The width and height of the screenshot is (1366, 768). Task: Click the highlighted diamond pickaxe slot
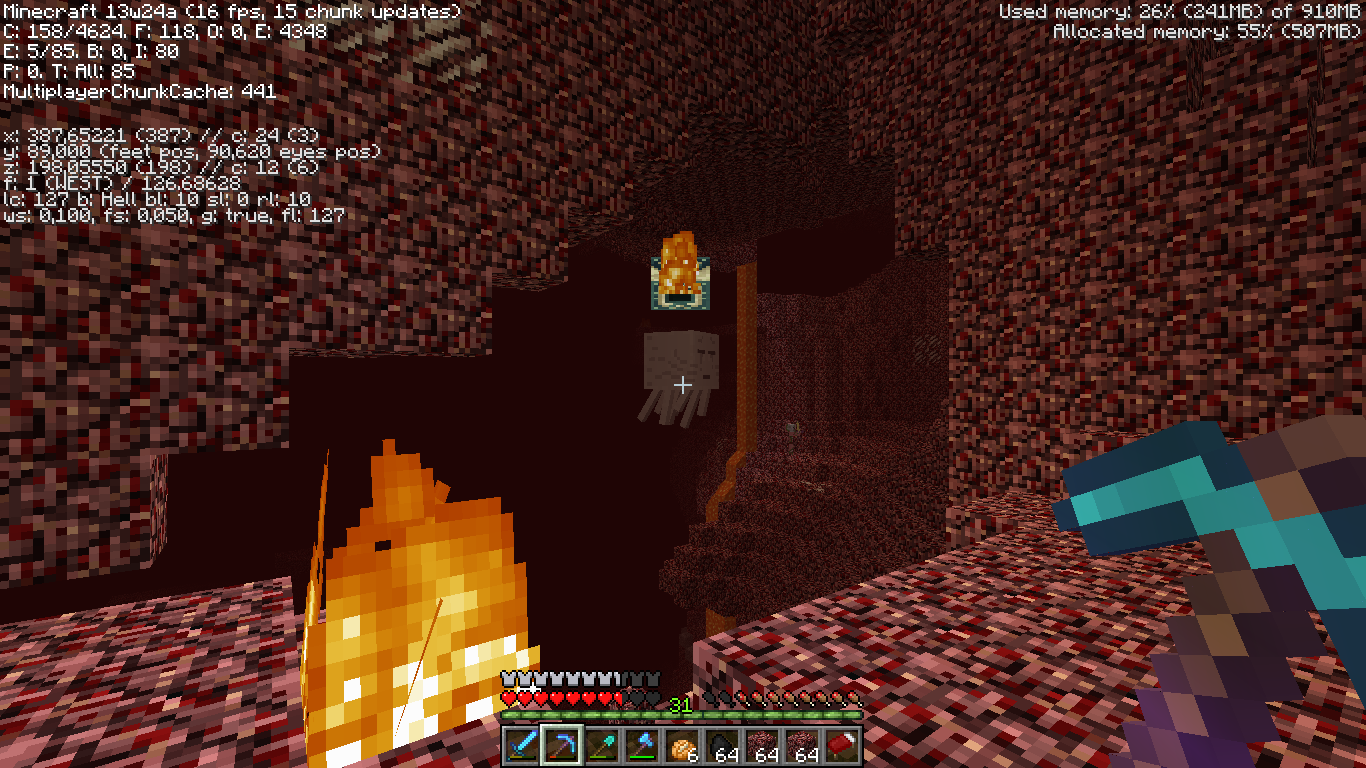[562, 746]
